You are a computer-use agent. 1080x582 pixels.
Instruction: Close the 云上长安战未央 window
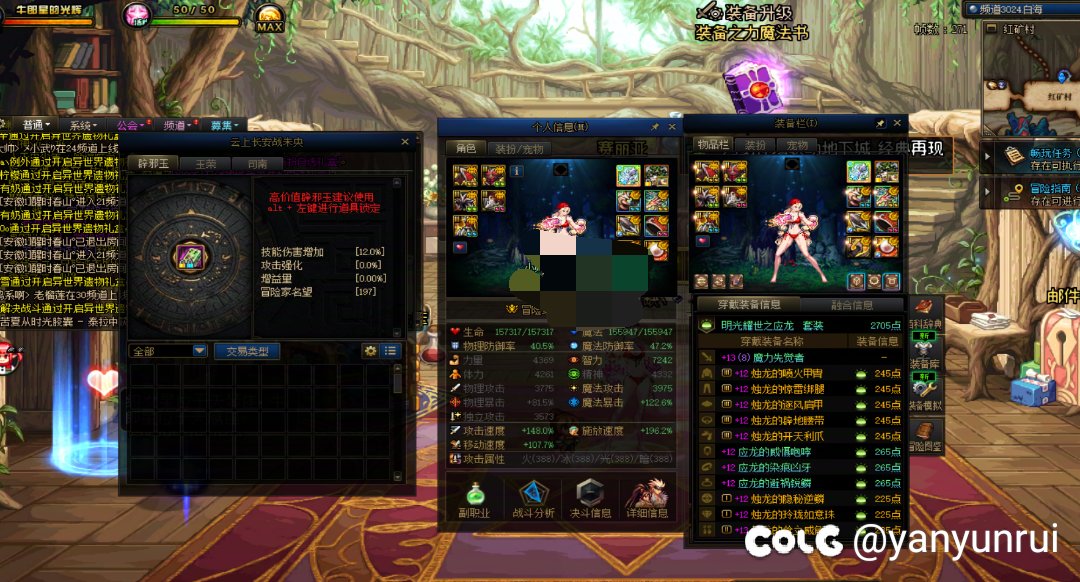tap(405, 142)
